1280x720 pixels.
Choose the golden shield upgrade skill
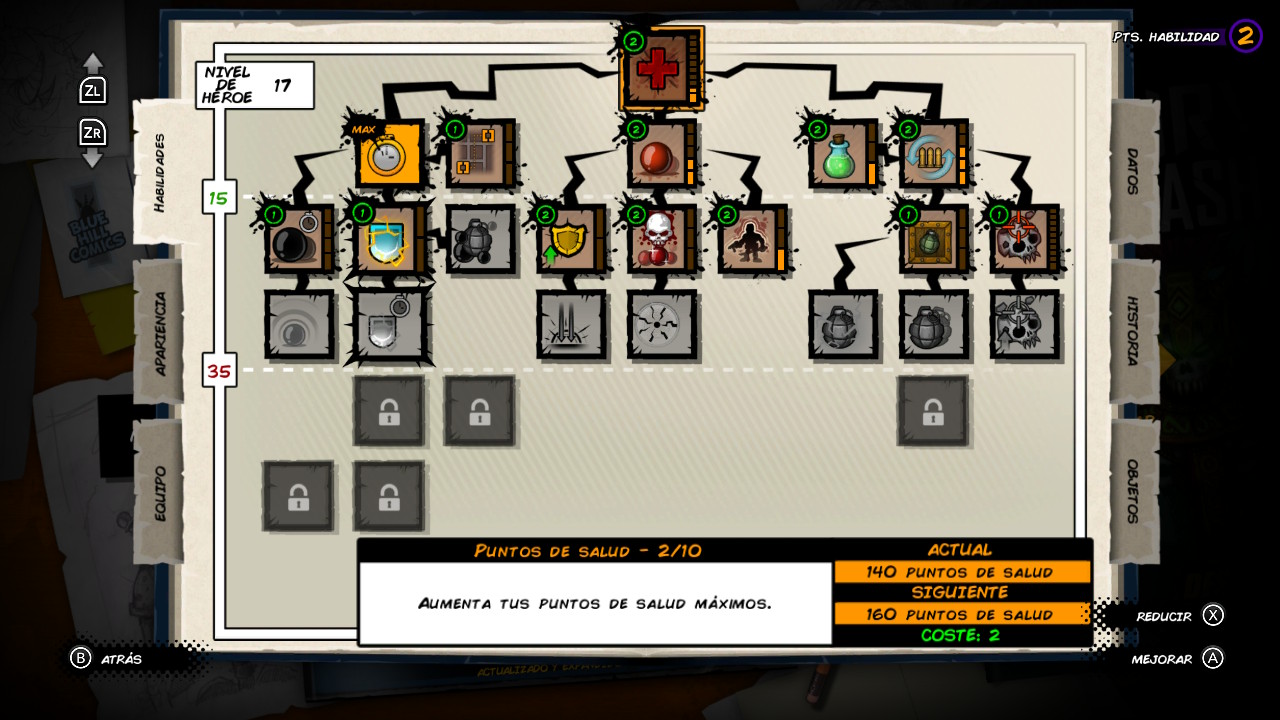[x=567, y=240]
